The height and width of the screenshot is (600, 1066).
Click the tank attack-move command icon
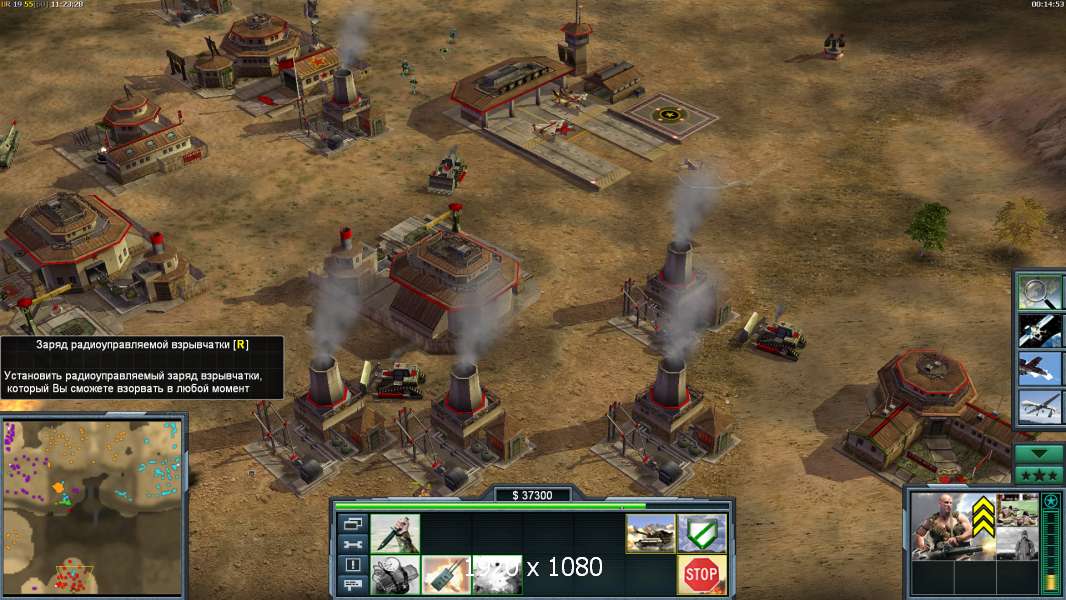point(650,533)
